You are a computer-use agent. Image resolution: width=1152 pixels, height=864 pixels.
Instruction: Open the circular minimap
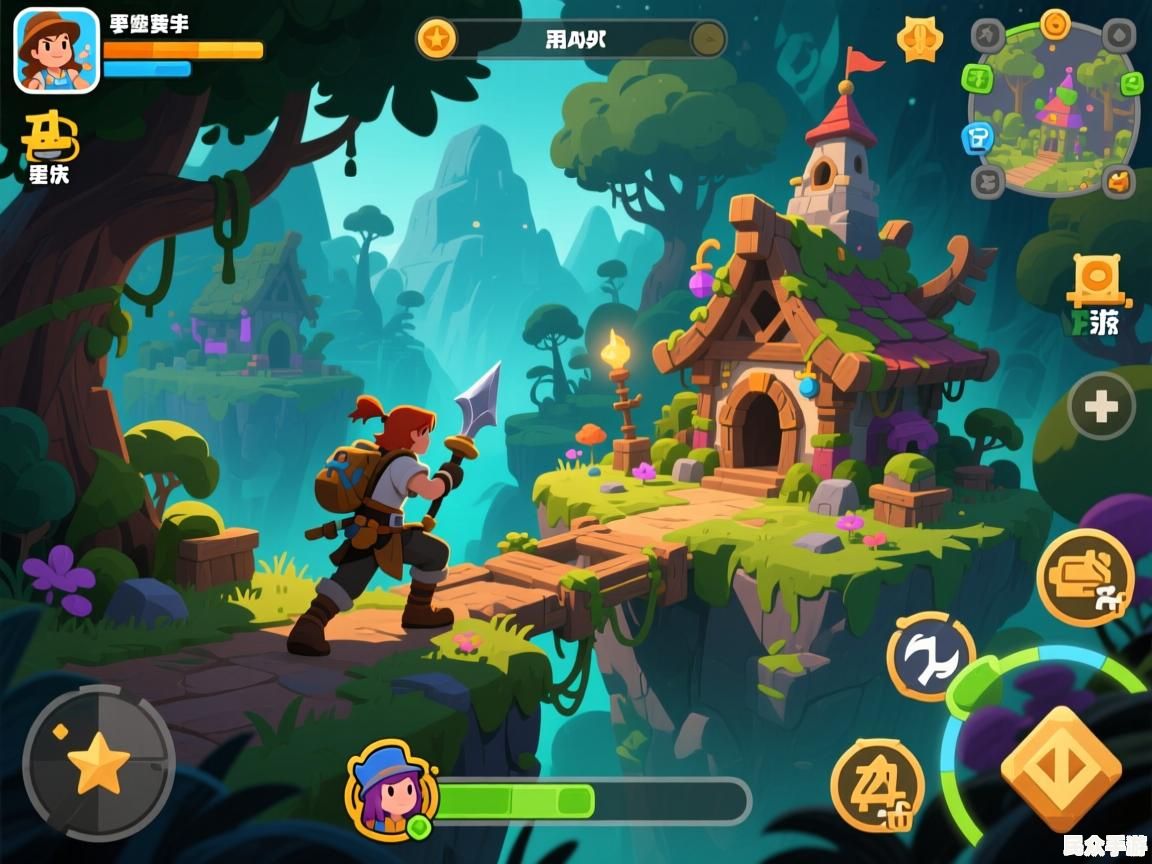(x=1054, y=112)
